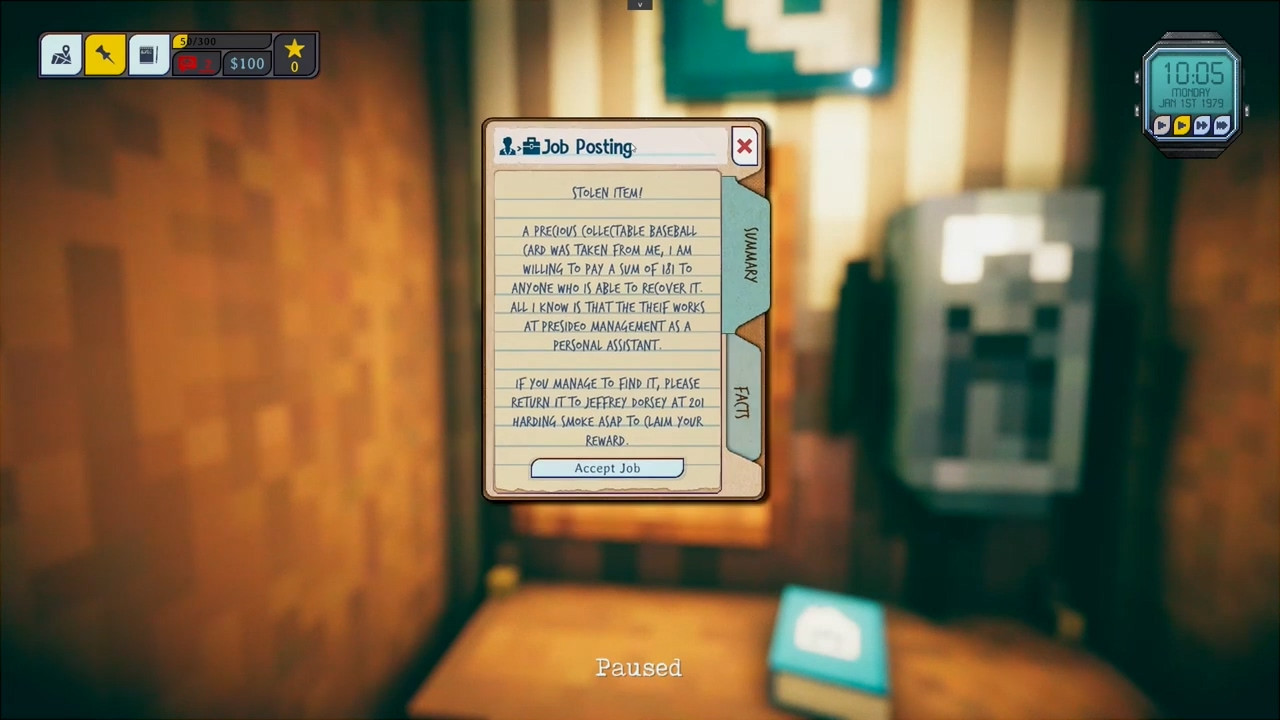Activate the triple fast-forward time speed
The image size is (1280, 720).
pos(1222,125)
